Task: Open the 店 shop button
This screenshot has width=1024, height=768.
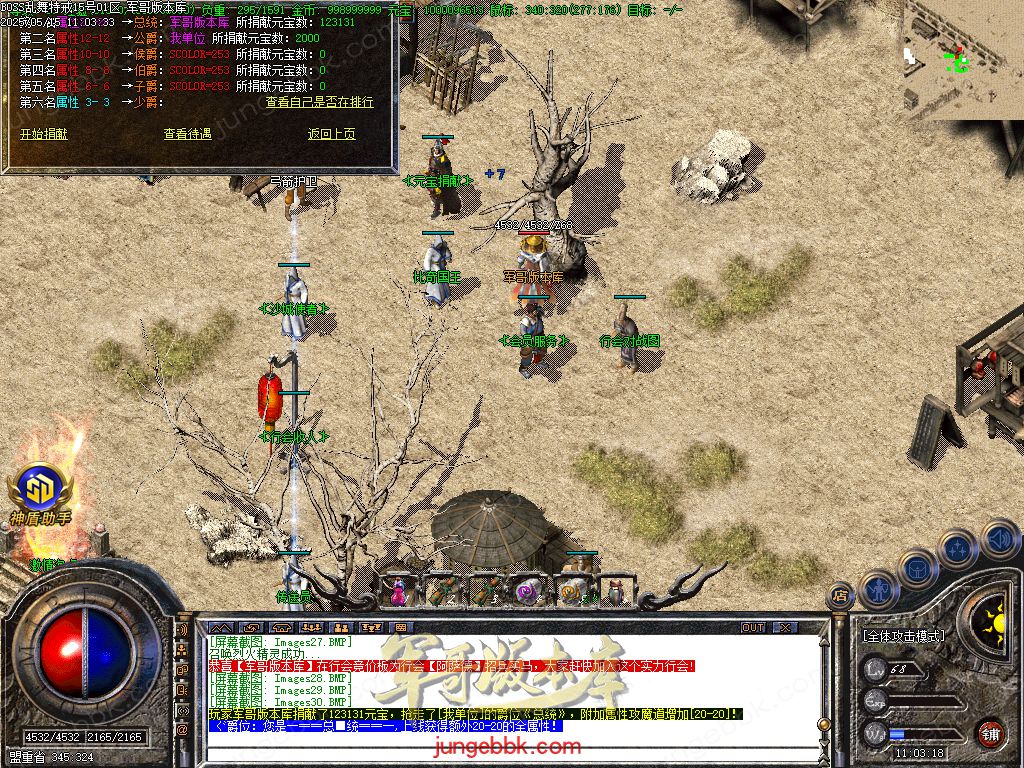Action: click(841, 598)
